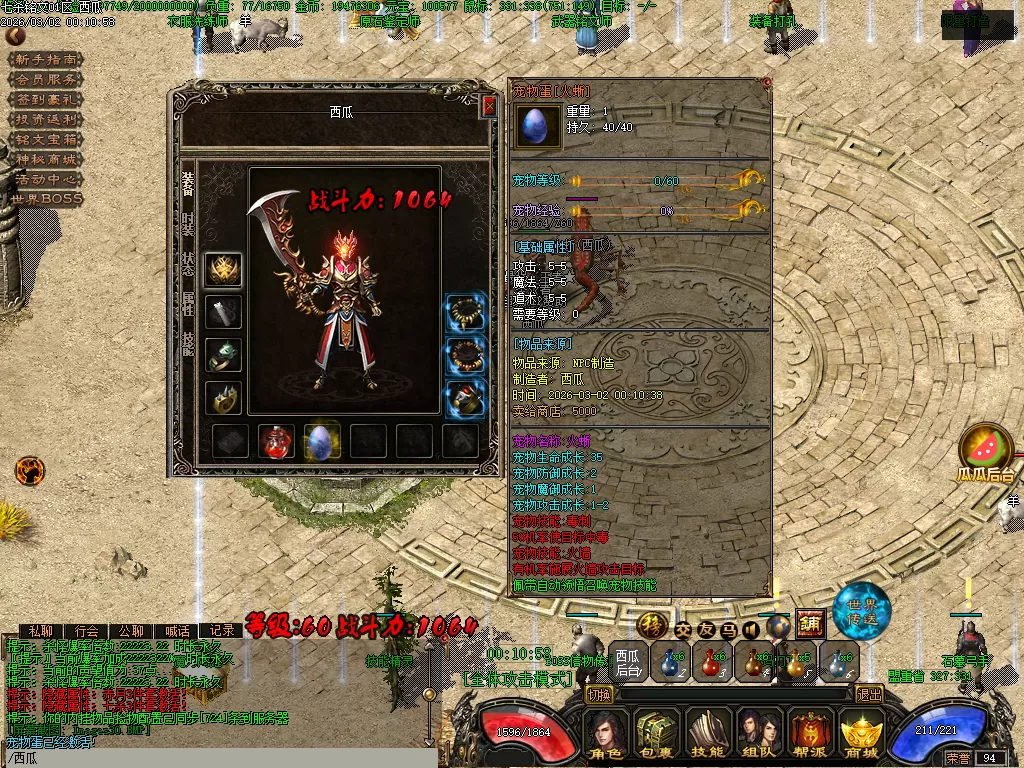The width and height of the screenshot is (1024, 768).
Task: Open the 新手指南 beginner guide
Action: click(45, 60)
